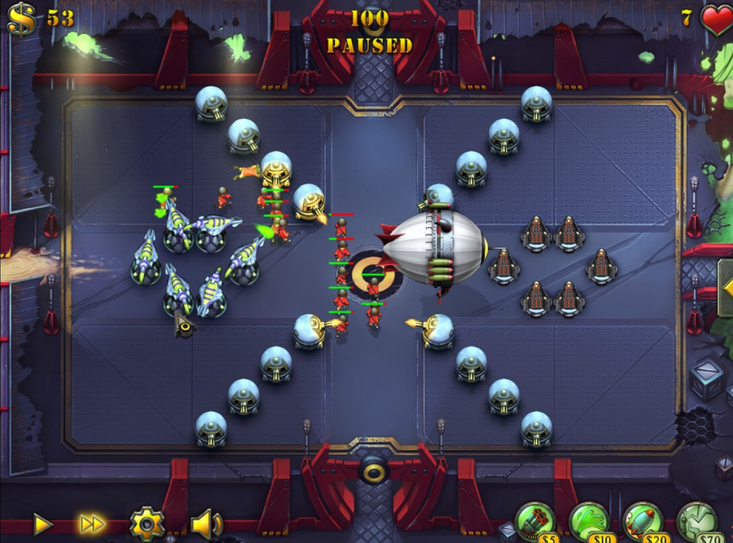This screenshot has width=733, height=543.
Task: Toggle the sound speaker icon
Action: click(x=206, y=522)
